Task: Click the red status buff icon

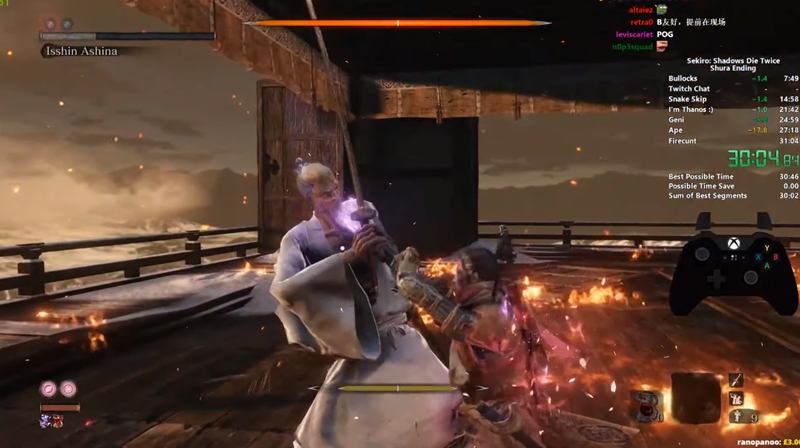Action: pos(59,421)
